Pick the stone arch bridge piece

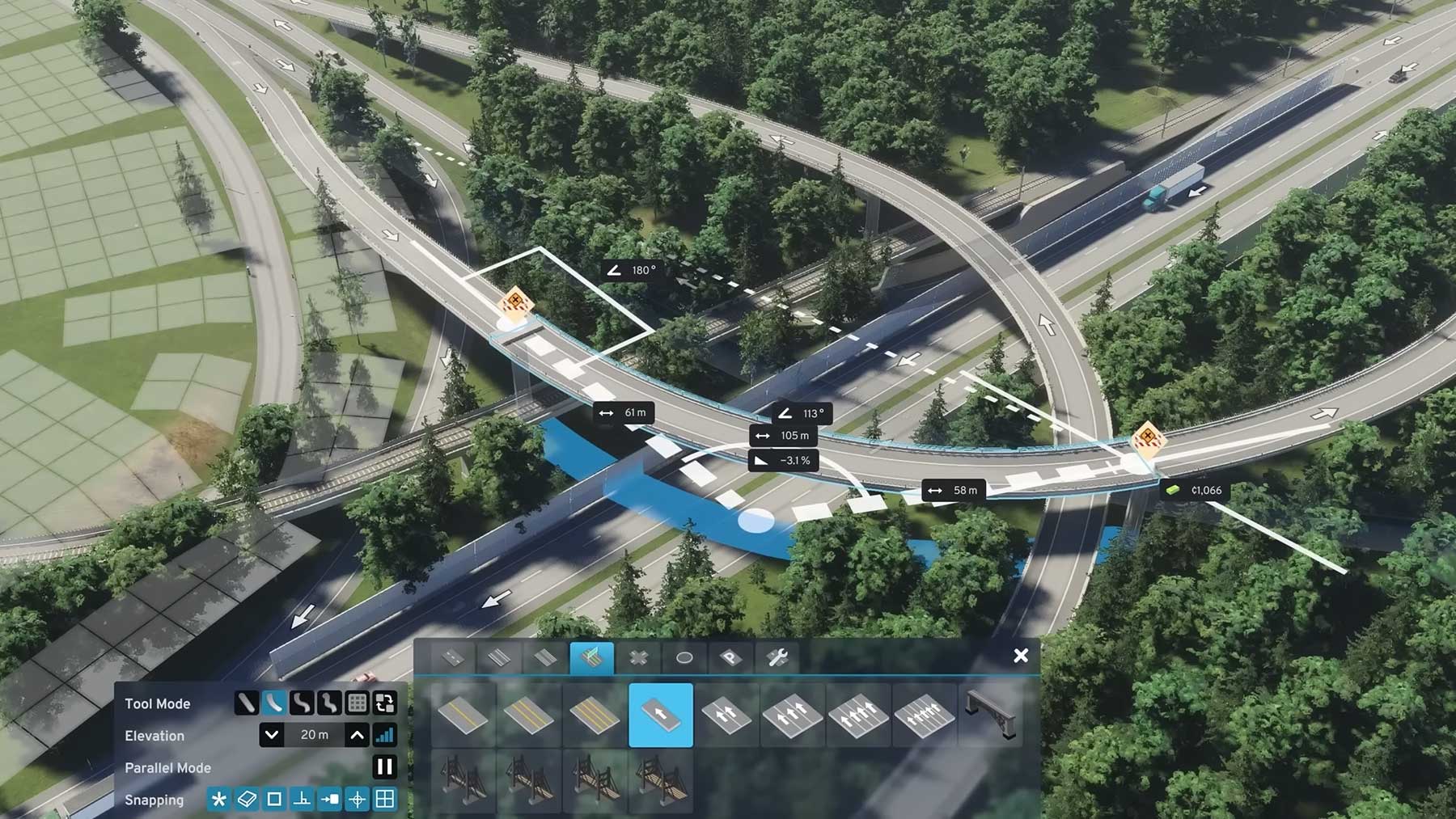[x=990, y=715]
